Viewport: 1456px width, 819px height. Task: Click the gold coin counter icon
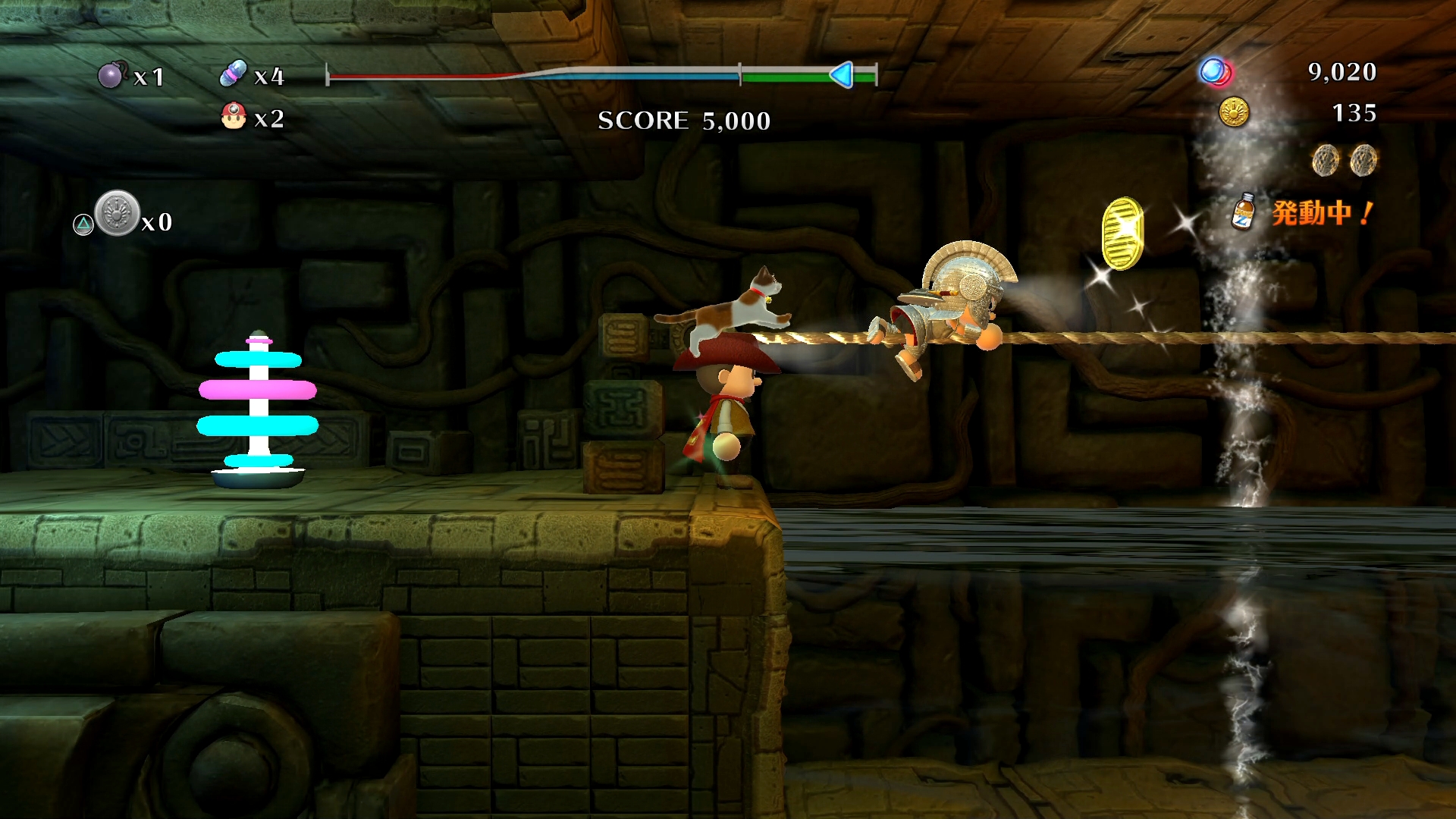[1234, 112]
